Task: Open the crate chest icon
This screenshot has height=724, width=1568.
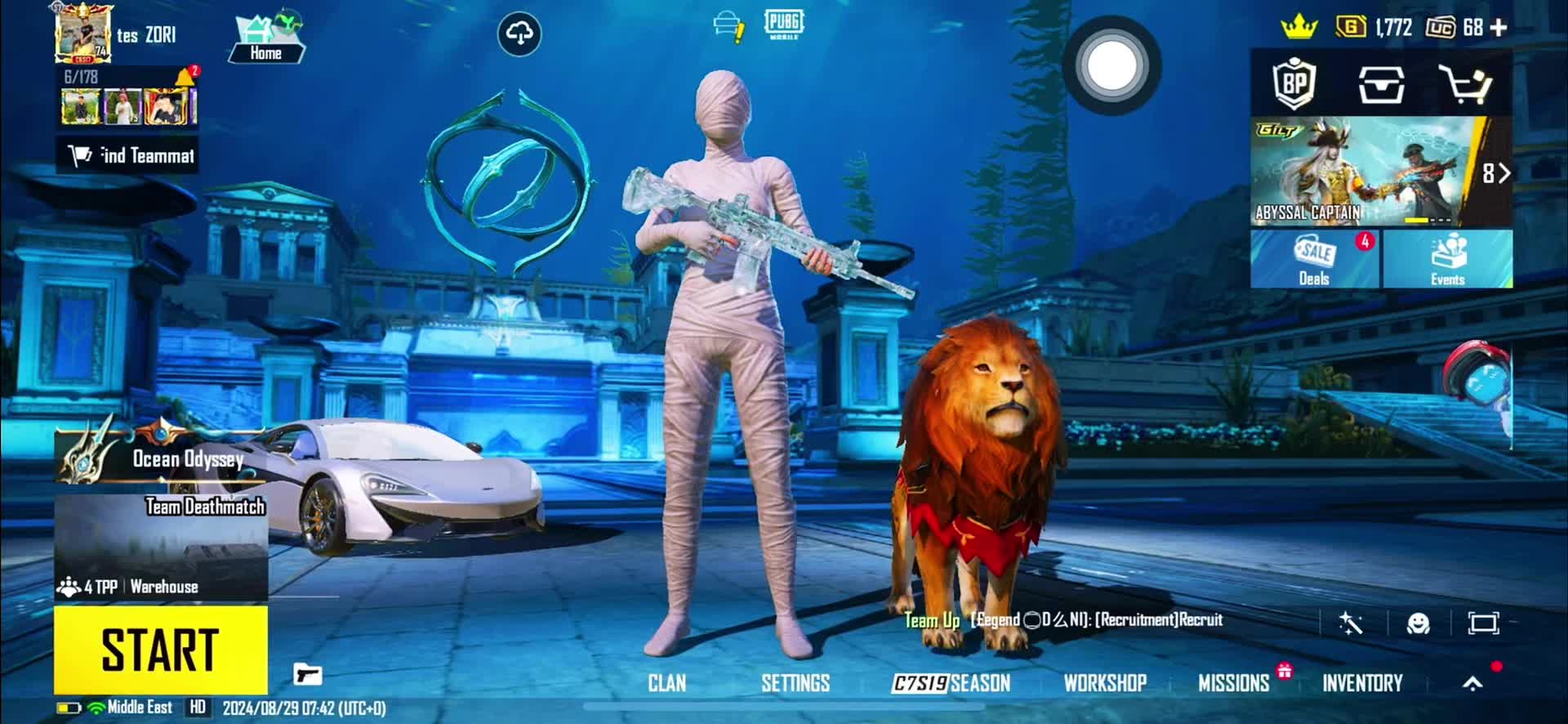Action: pyautogui.click(x=1381, y=84)
